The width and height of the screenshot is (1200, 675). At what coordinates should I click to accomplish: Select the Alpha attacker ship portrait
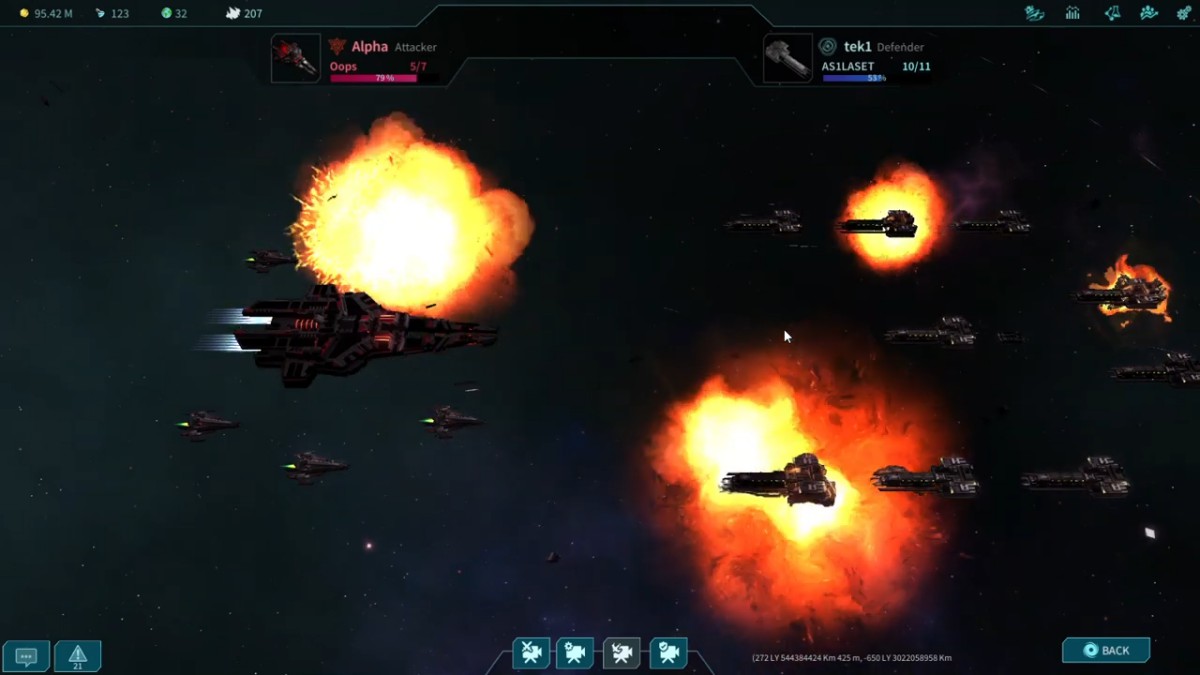[296, 59]
